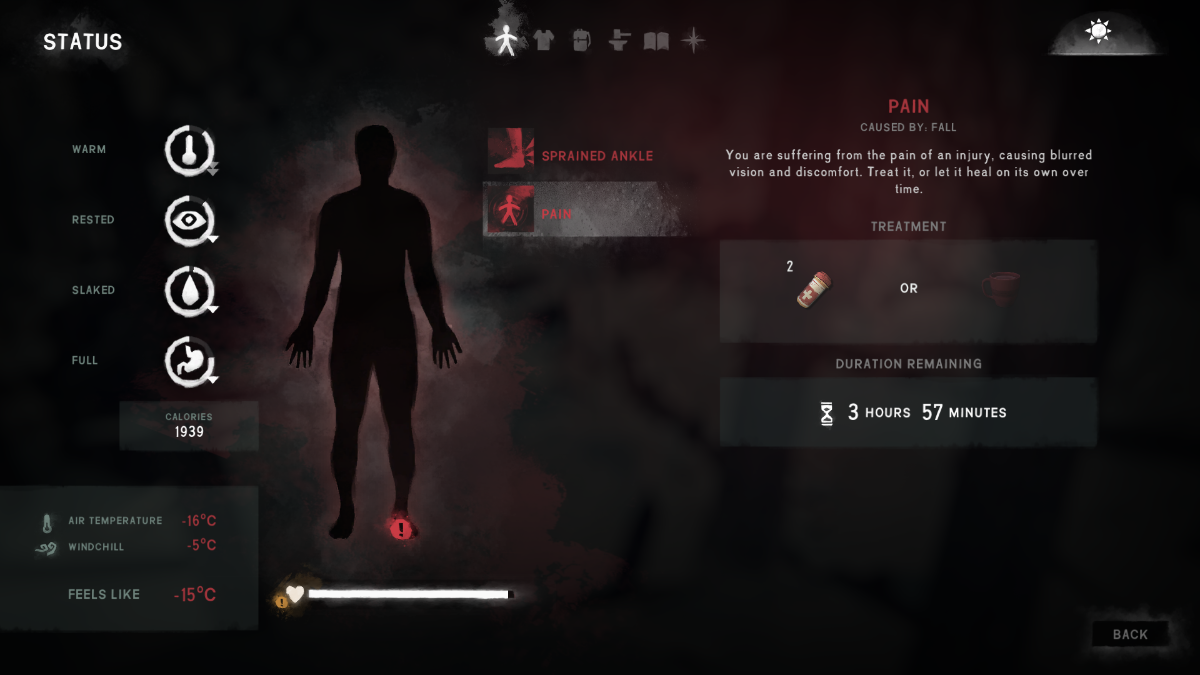
Task: Choose the red tea cup treatment
Action: pyautogui.click(x=1001, y=288)
